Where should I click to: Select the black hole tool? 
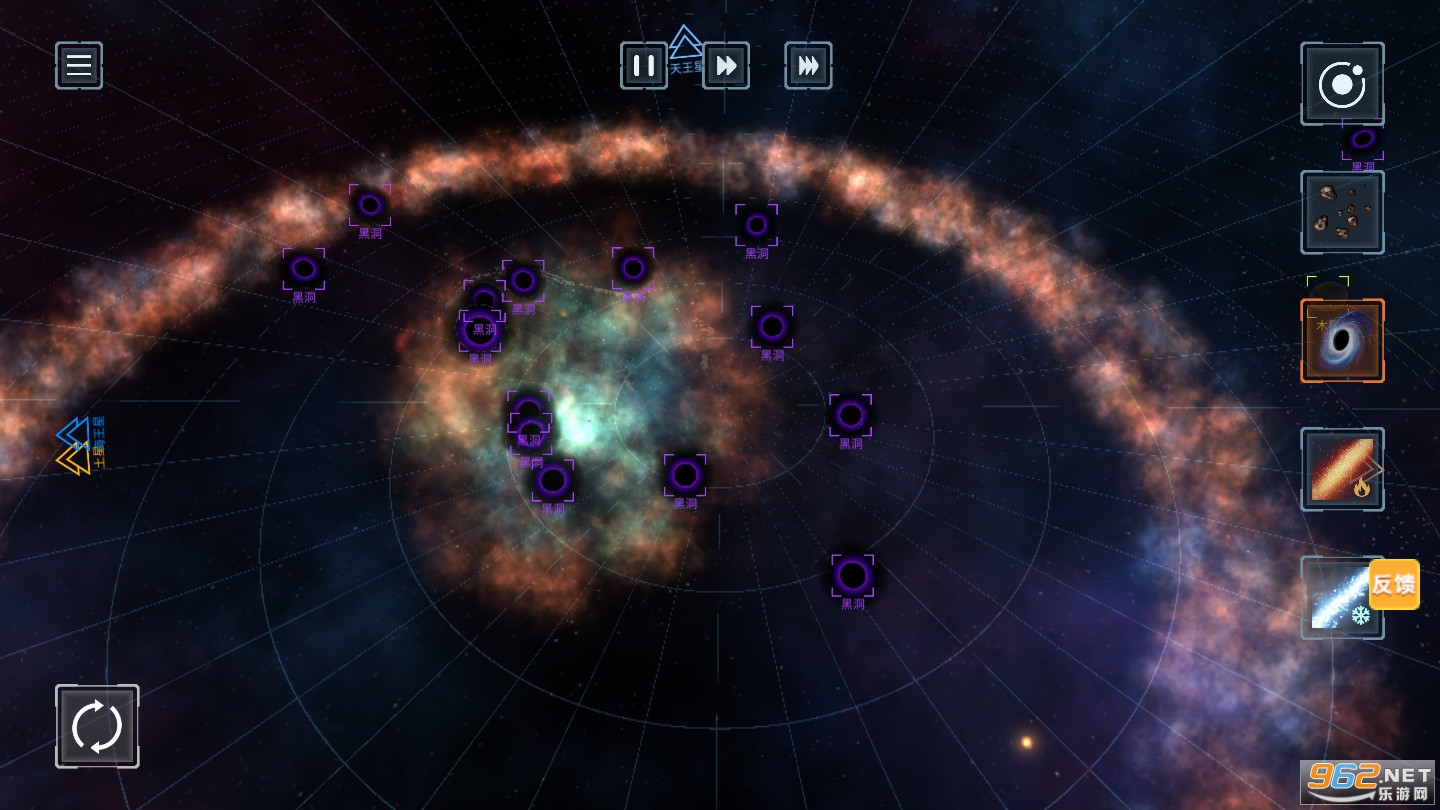pos(1342,341)
